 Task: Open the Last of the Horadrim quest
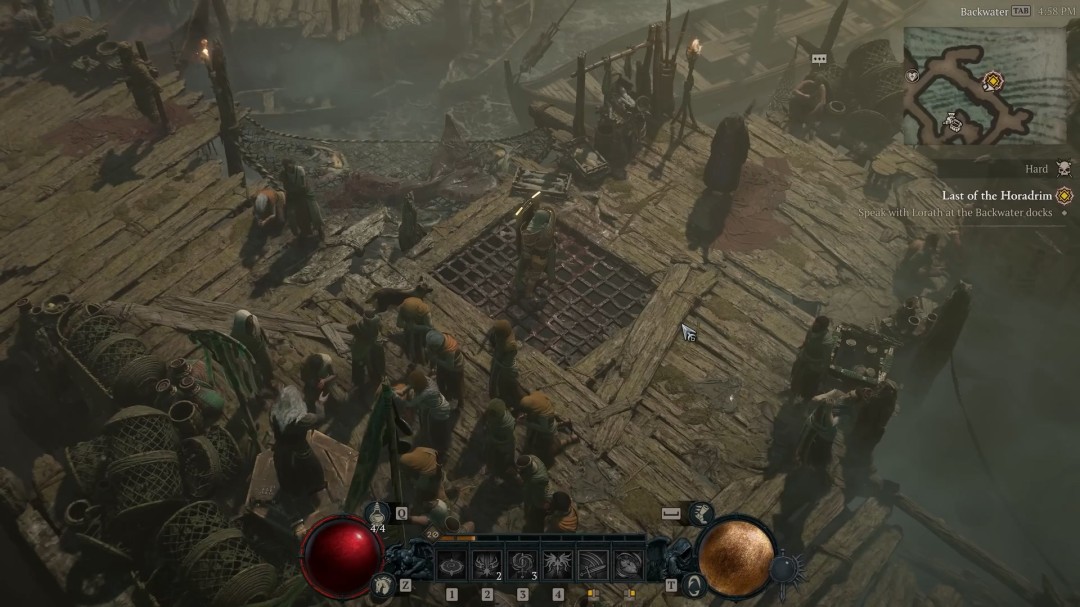click(x=996, y=196)
